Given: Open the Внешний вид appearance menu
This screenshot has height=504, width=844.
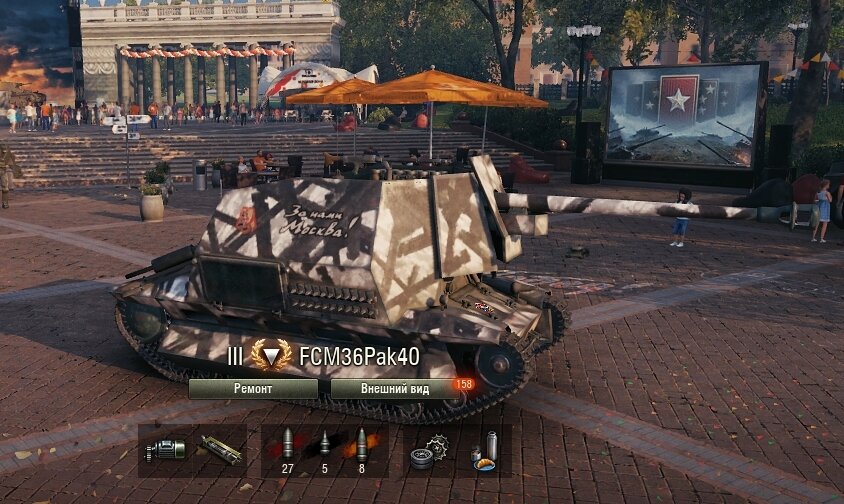Looking at the screenshot, I should [x=394, y=389].
